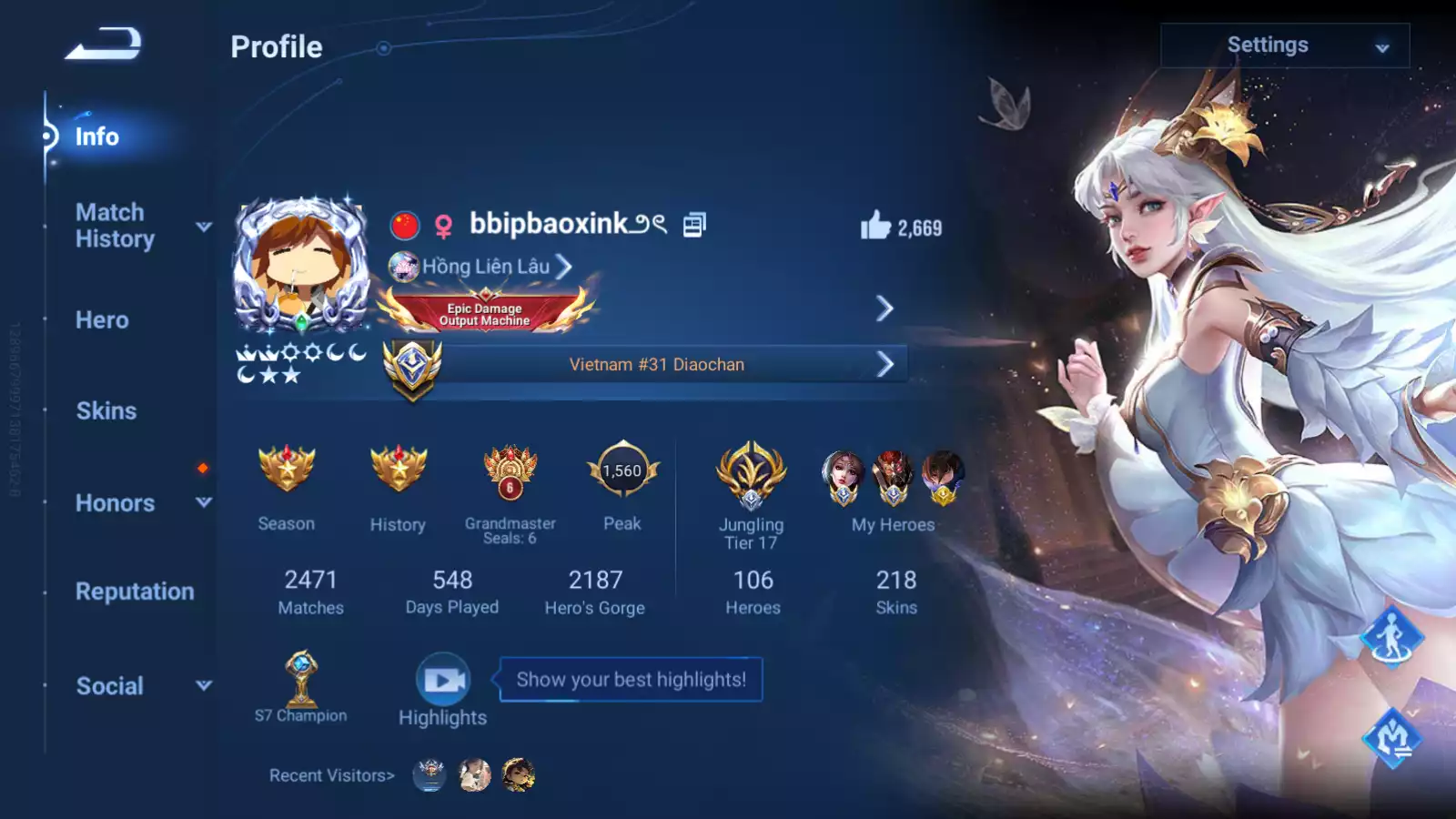
Task: View the Peak 1,560 score badge
Action: tap(622, 470)
